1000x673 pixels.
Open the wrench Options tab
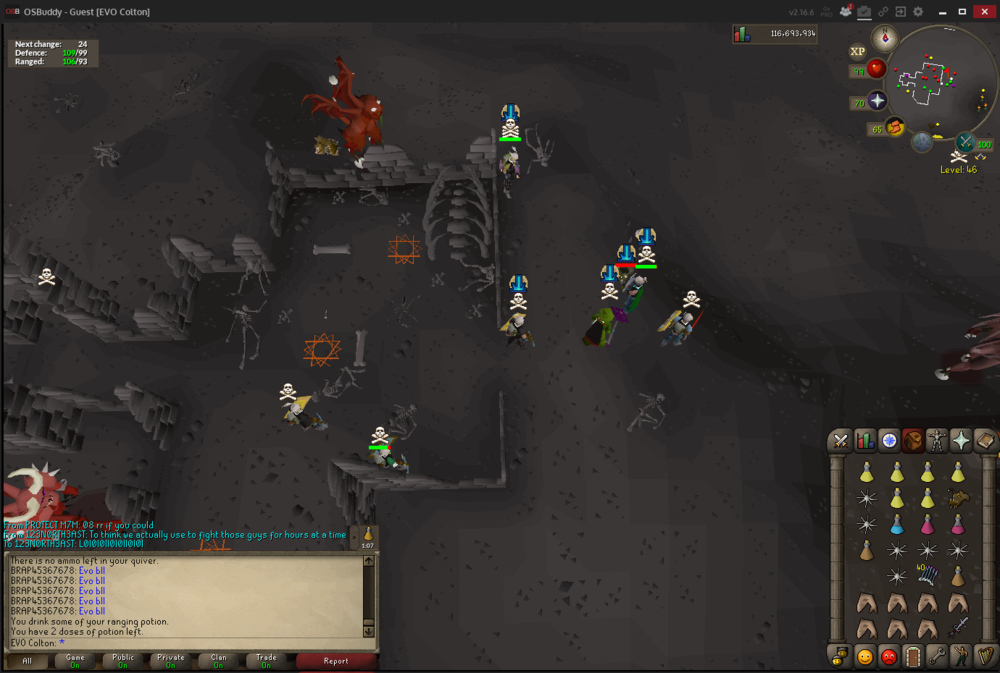coord(937,657)
